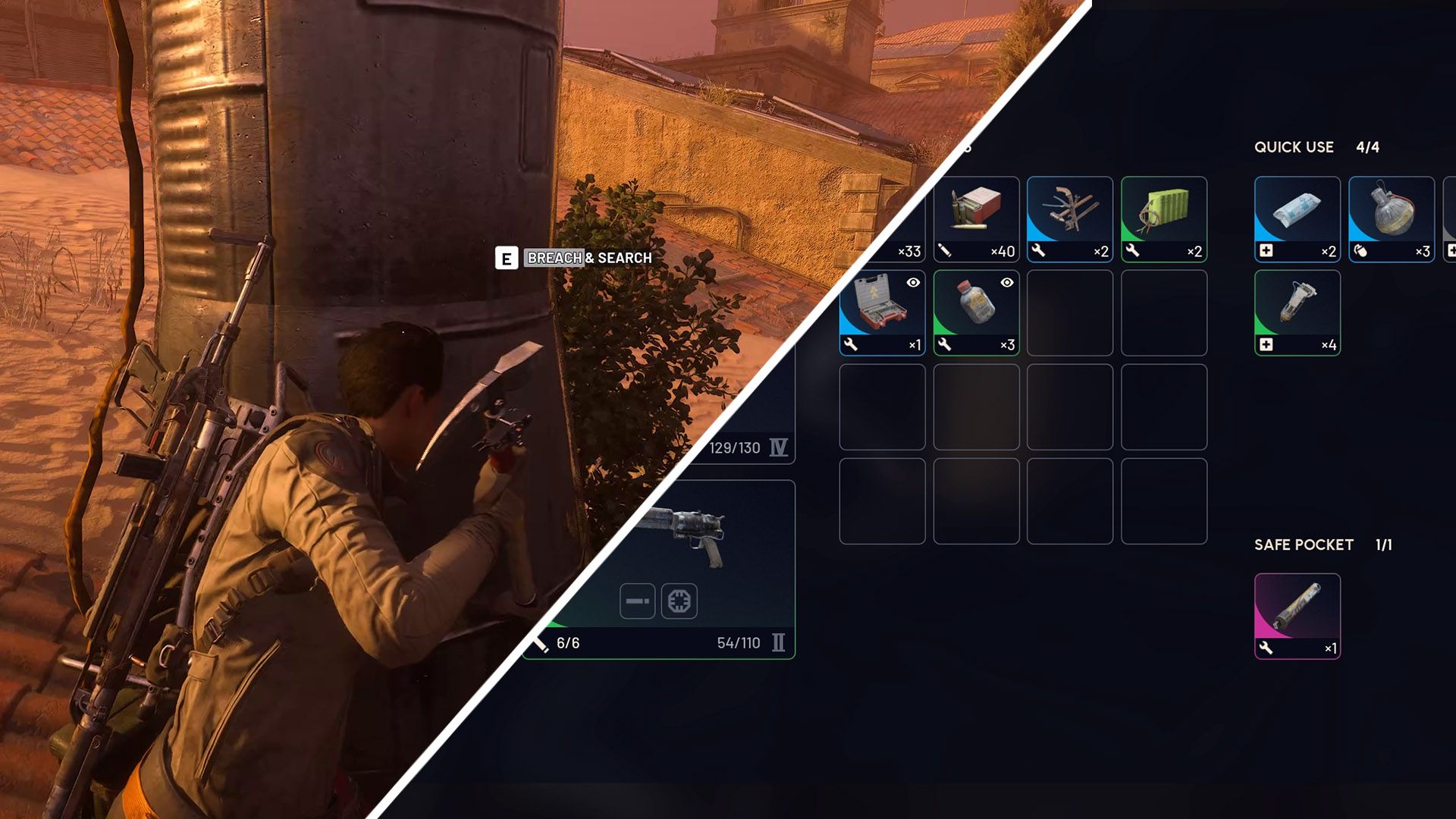Viewport: 1456px width, 819px height.
Task: Click the magazine icon under the revolver
Action: point(638,599)
